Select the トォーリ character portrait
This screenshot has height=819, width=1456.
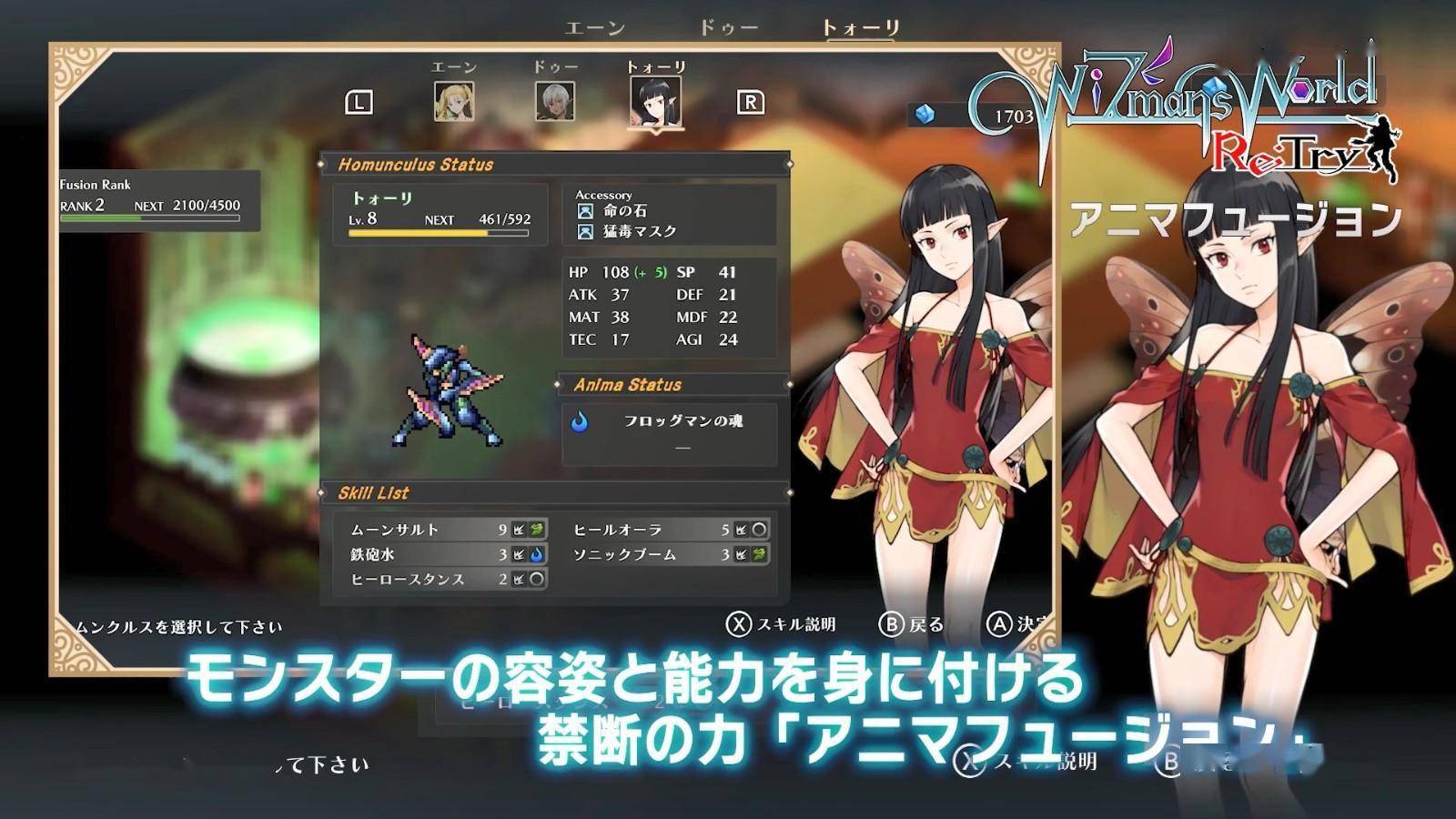tap(655, 102)
